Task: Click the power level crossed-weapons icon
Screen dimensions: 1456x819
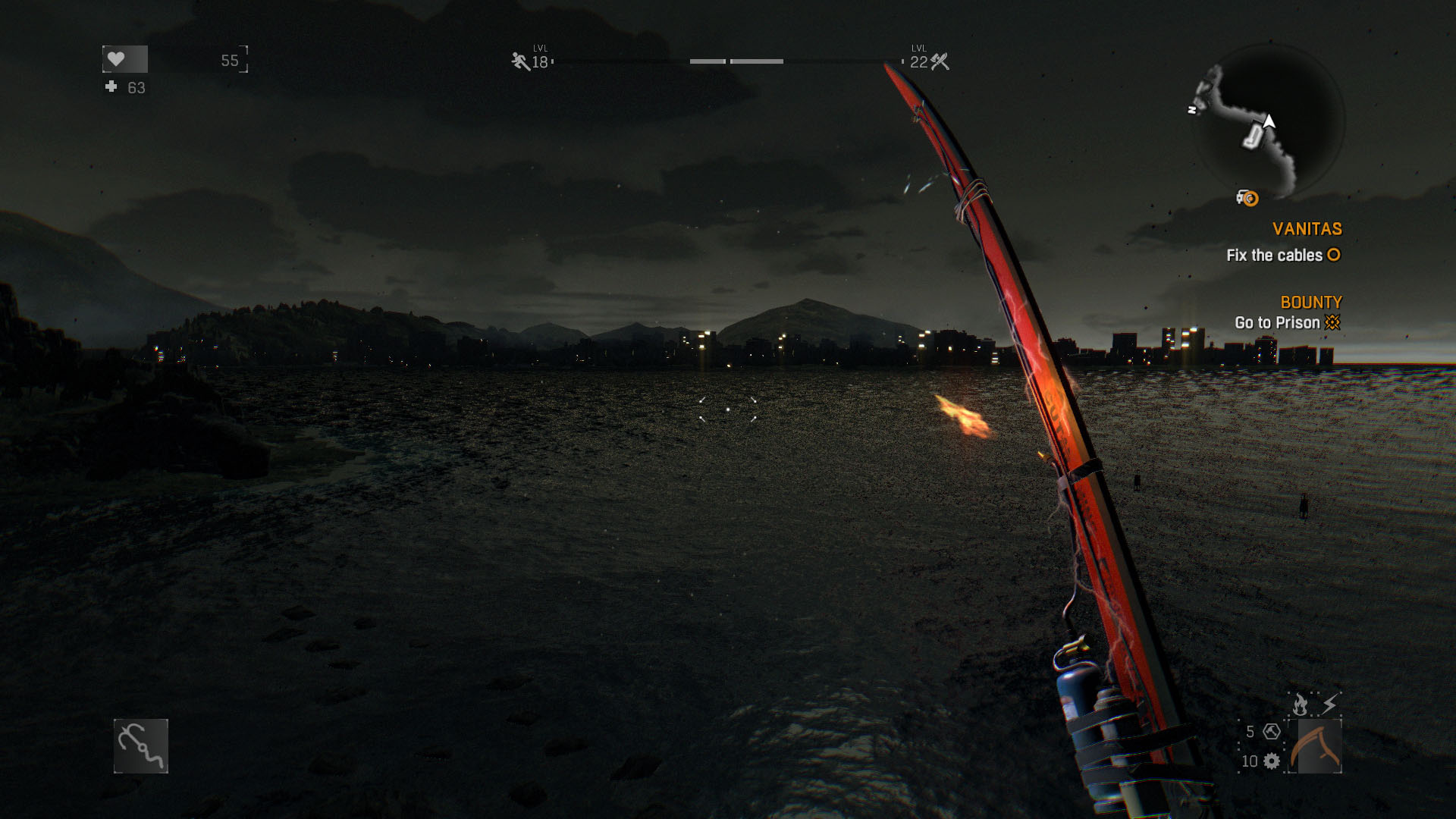Action: (940, 61)
